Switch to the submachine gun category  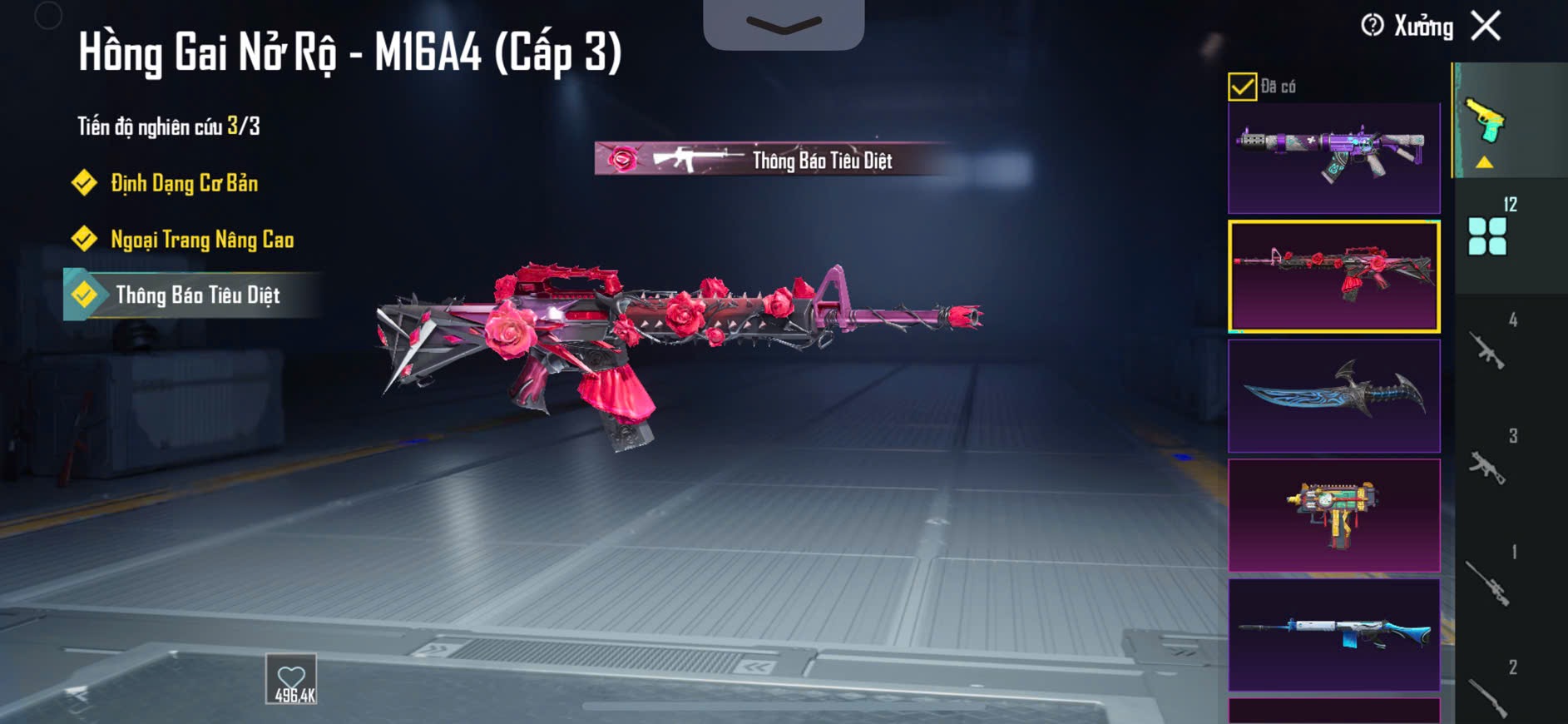[x=1489, y=466]
